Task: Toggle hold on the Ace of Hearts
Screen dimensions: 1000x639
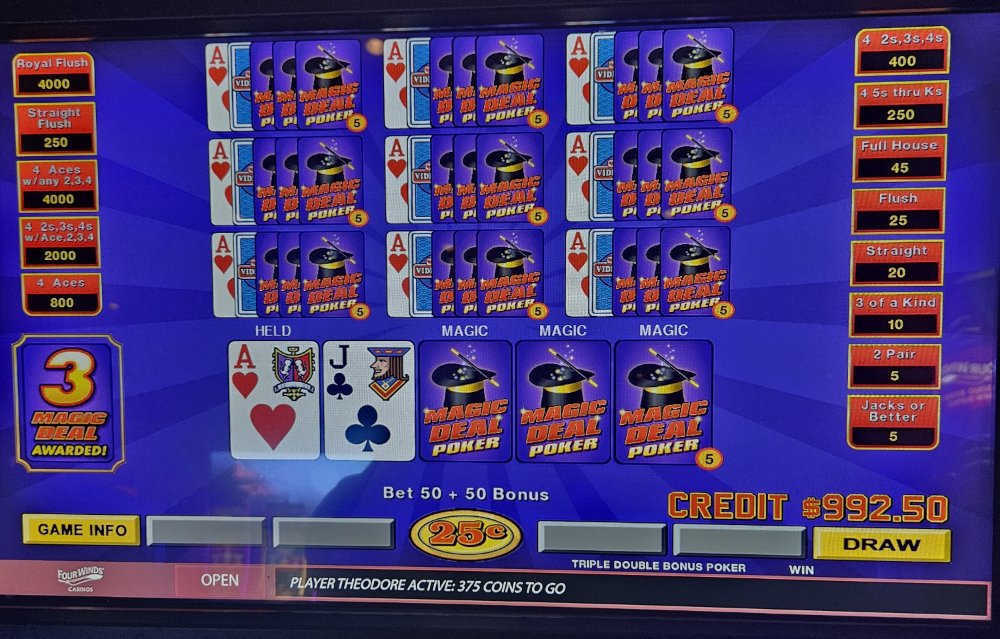Action: pyautogui.click(x=274, y=399)
